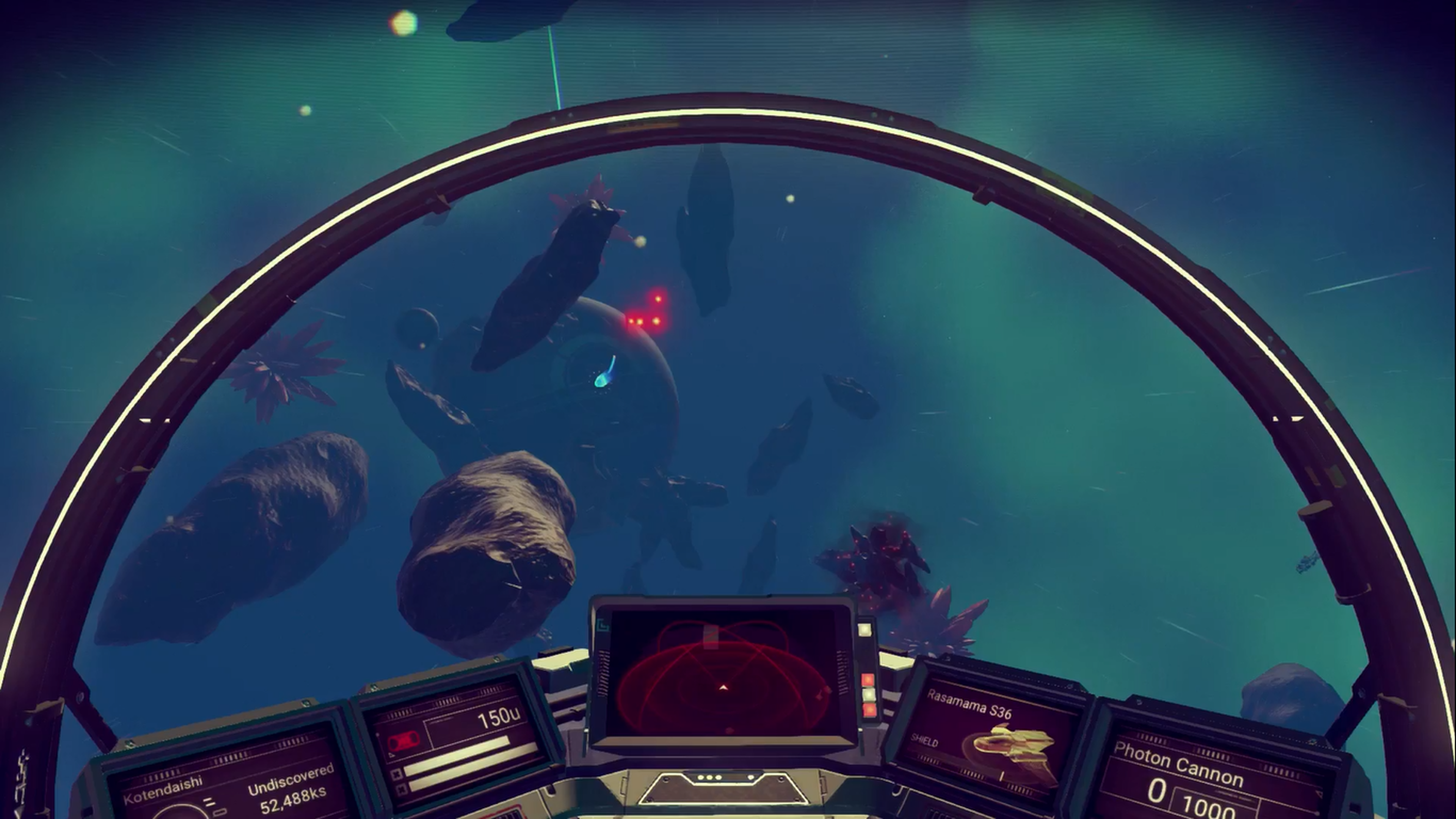
Task: Click the white ship arrow on the radar
Action: pyautogui.click(x=724, y=689)
